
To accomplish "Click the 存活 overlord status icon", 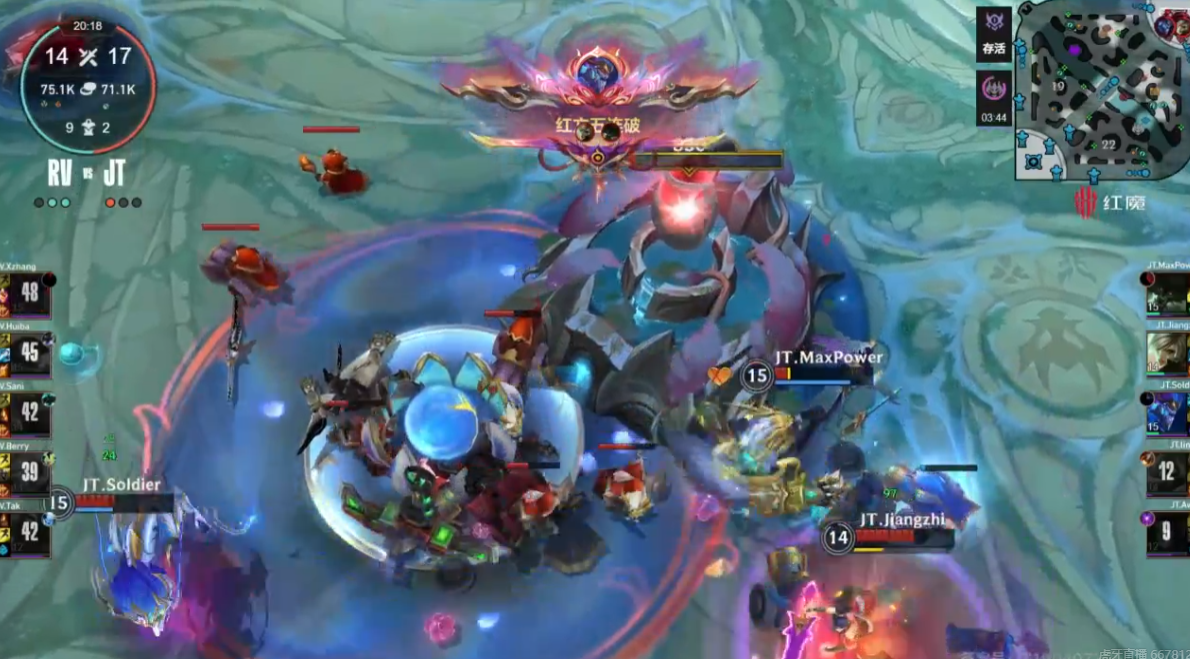I will coord(993,33).
